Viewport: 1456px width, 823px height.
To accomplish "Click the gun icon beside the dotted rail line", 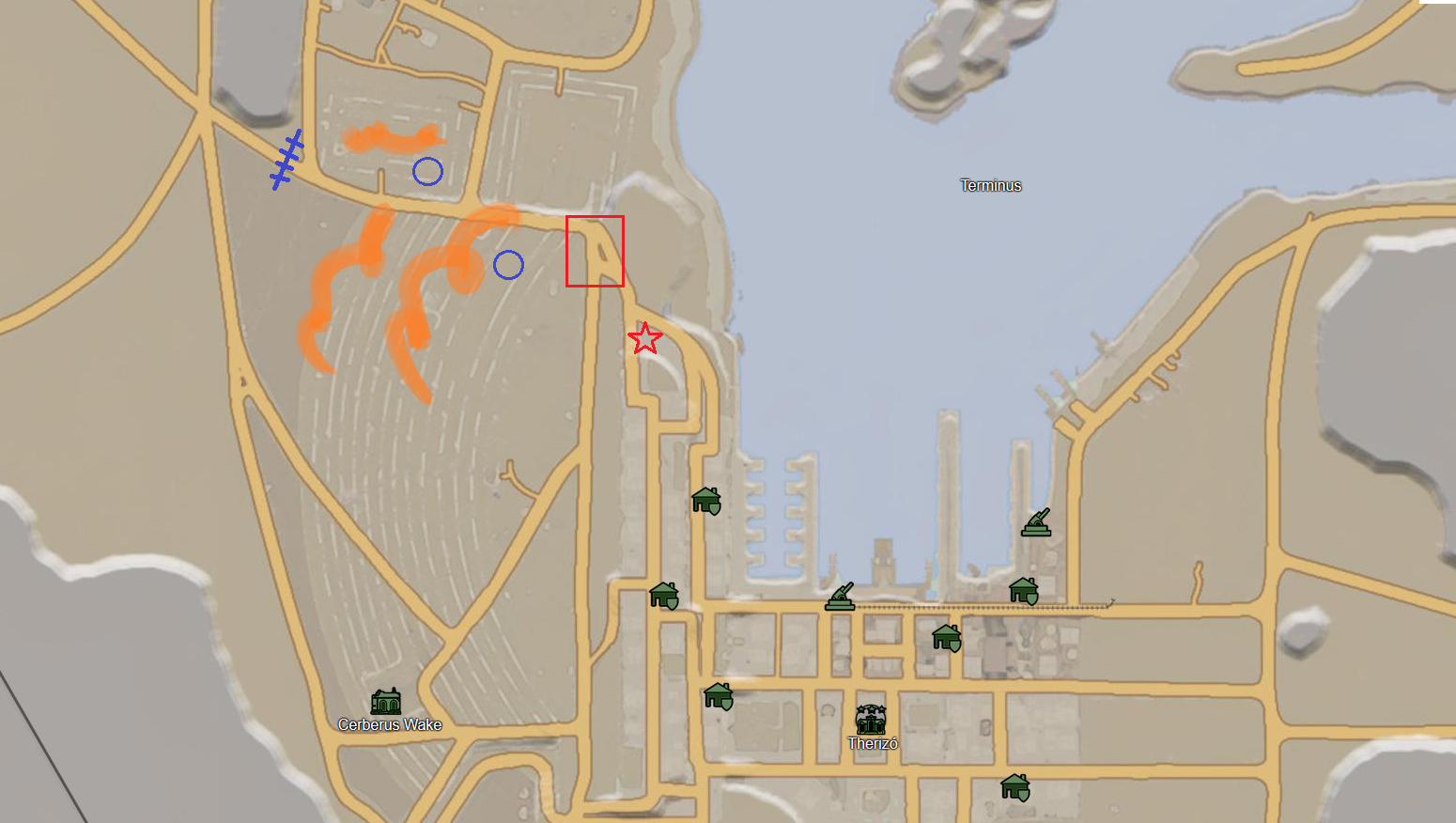I will pyautogui.click(x=840, y=598).
